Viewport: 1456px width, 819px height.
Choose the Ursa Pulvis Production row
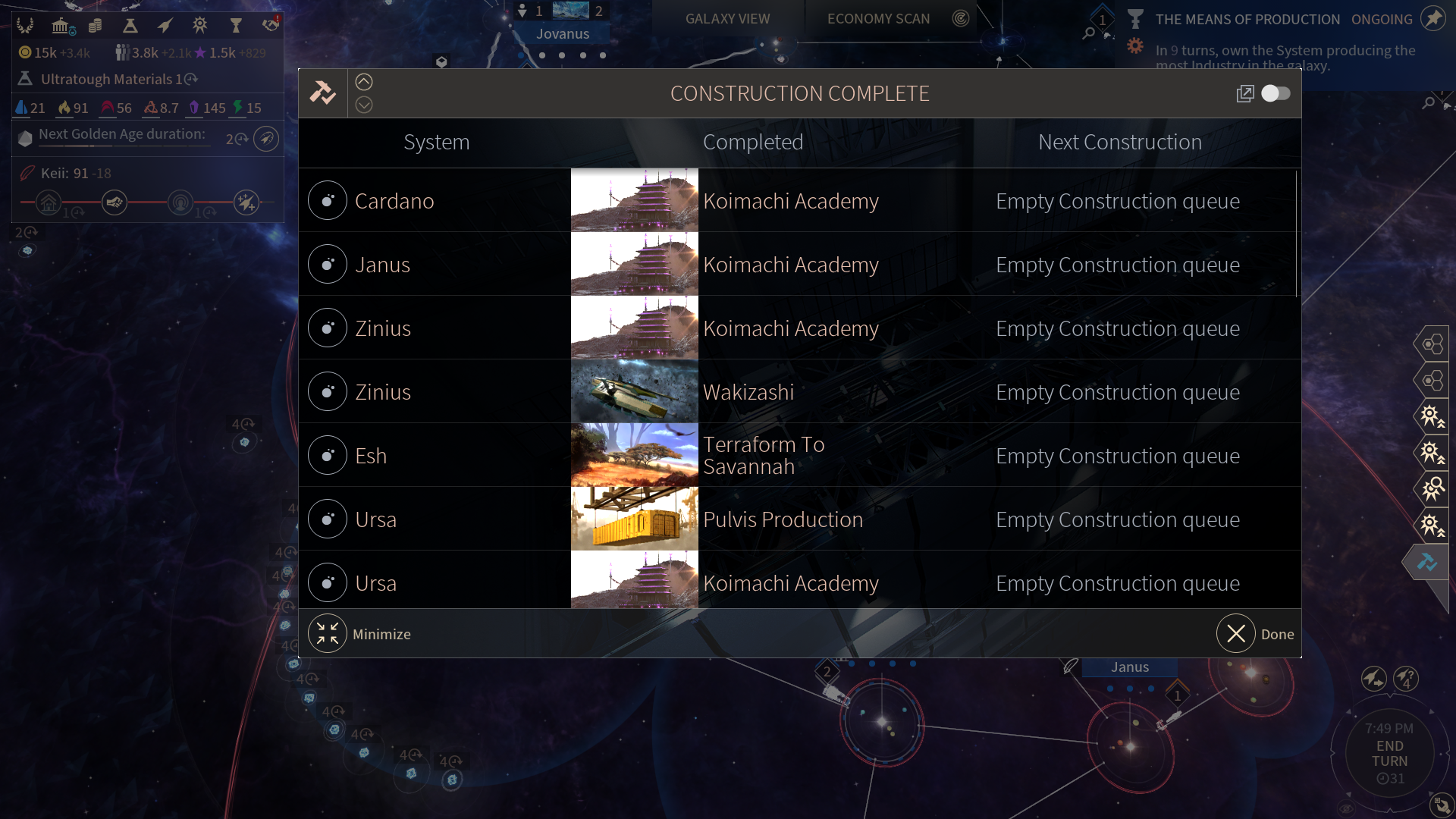click(783, 519)
